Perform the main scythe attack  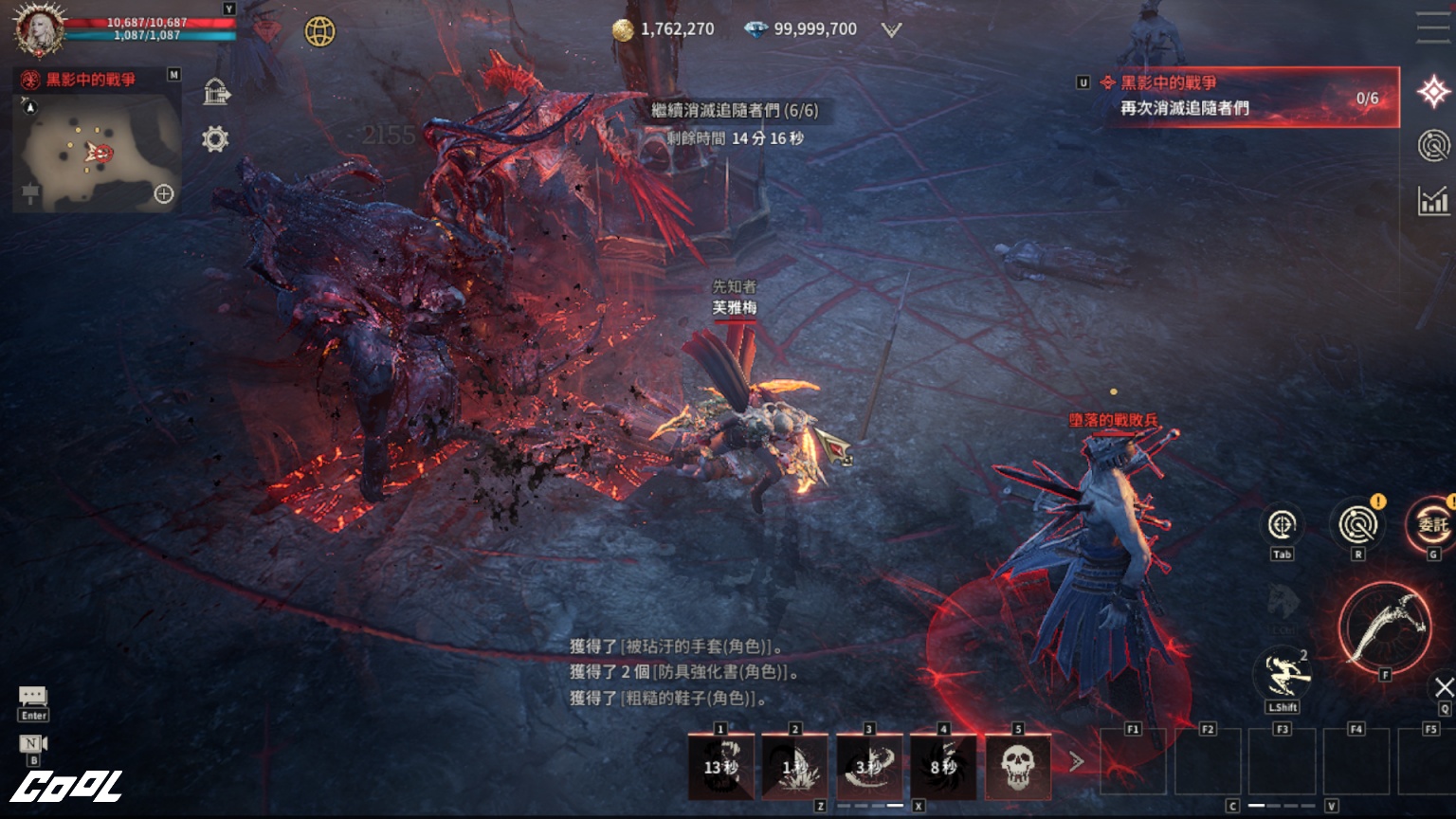pyautogui.click(x=1385, y=627)
